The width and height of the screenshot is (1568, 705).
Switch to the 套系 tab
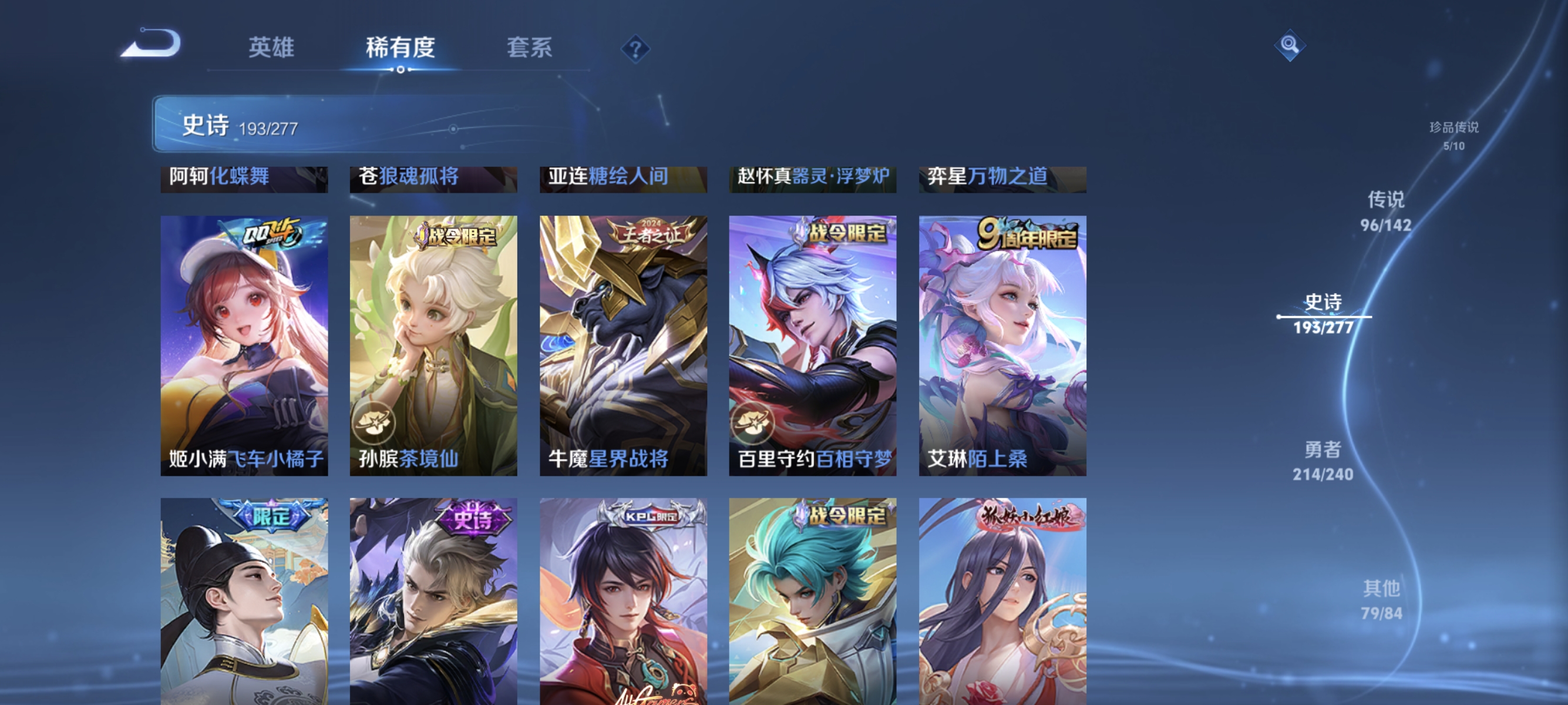click(x=531, y=49)
